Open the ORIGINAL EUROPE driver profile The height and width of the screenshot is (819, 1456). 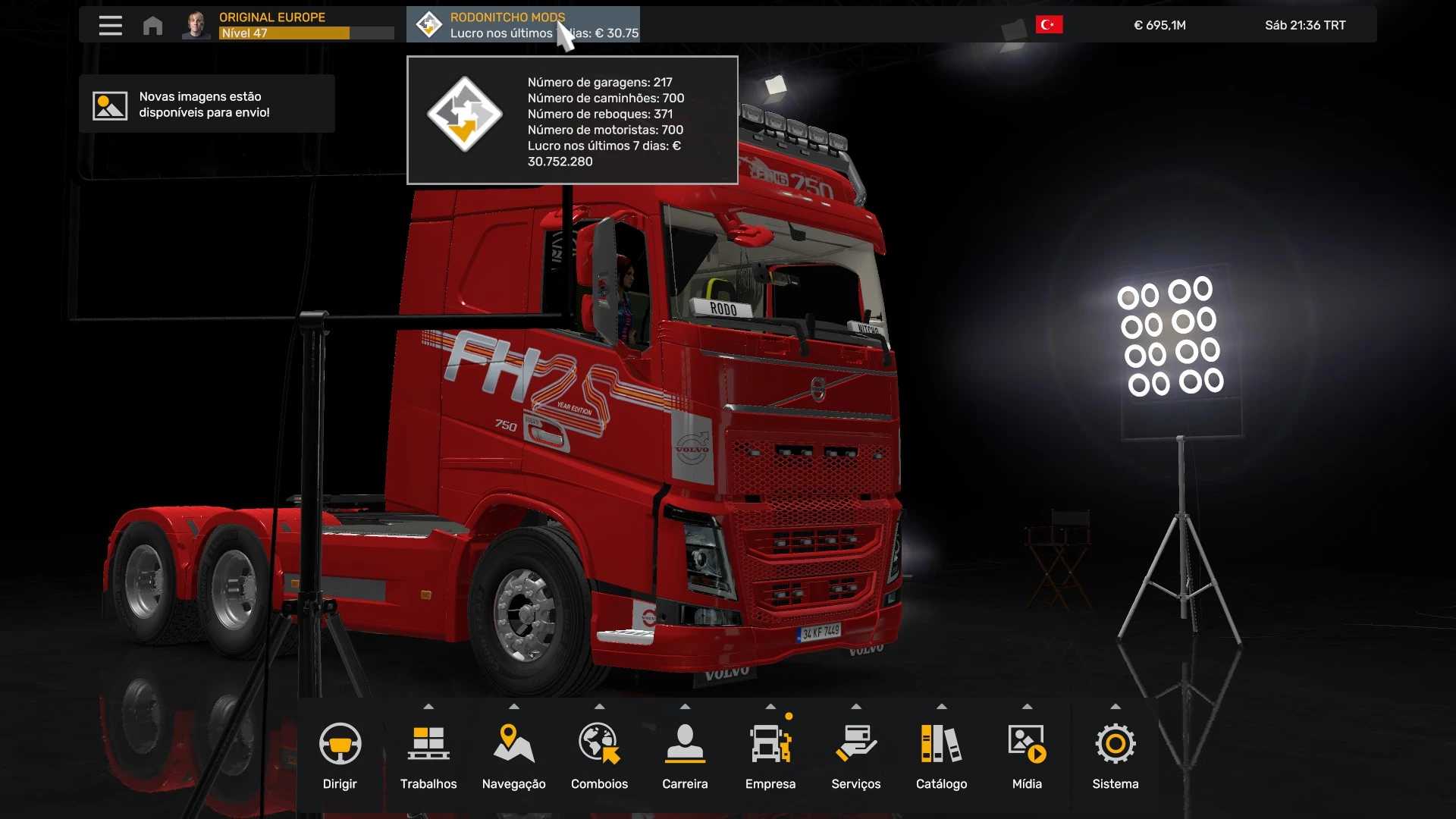click(x=288, y=25)
